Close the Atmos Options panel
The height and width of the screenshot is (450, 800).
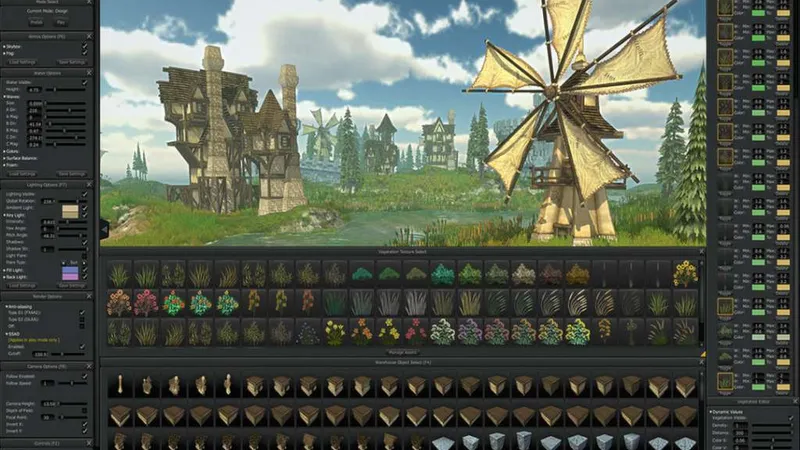pos(91,35)
